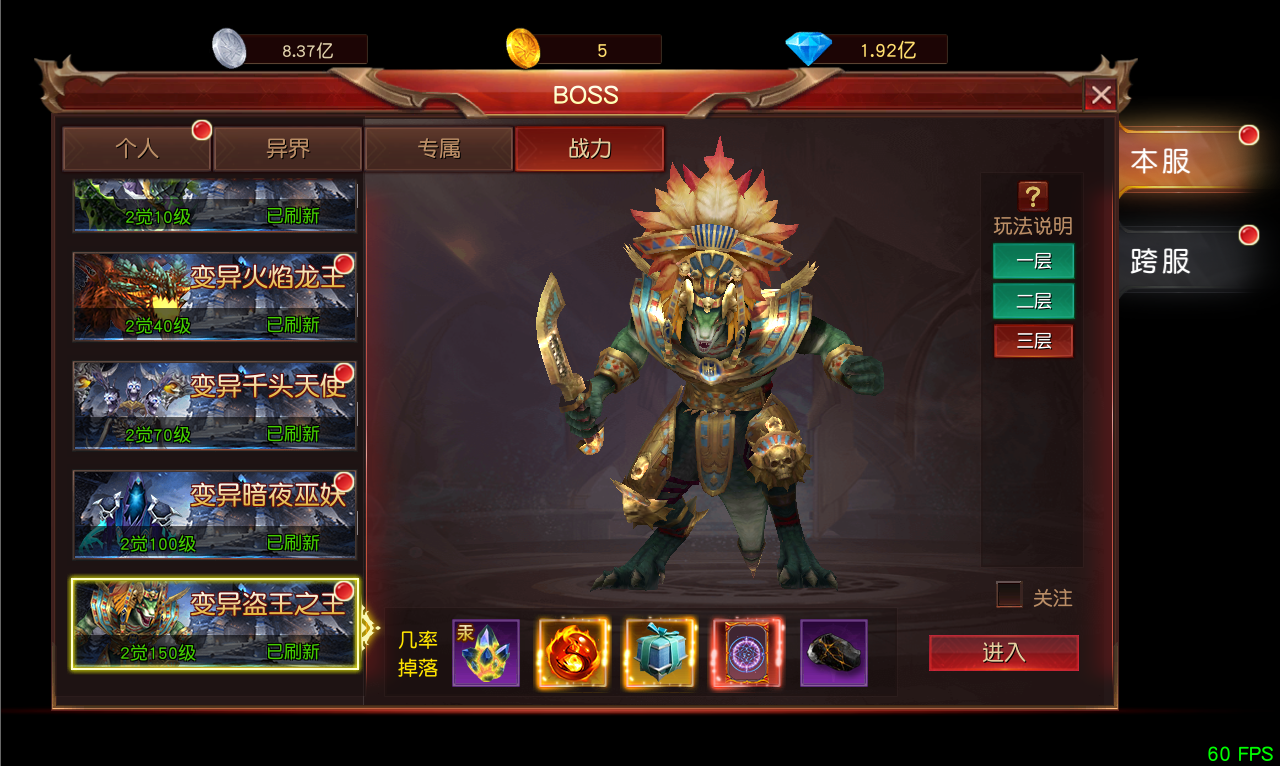Choose boss 变异暗夜巫妖
Image resolution: width=1280 pixels, height=766 pixels.
pos(215,514)
